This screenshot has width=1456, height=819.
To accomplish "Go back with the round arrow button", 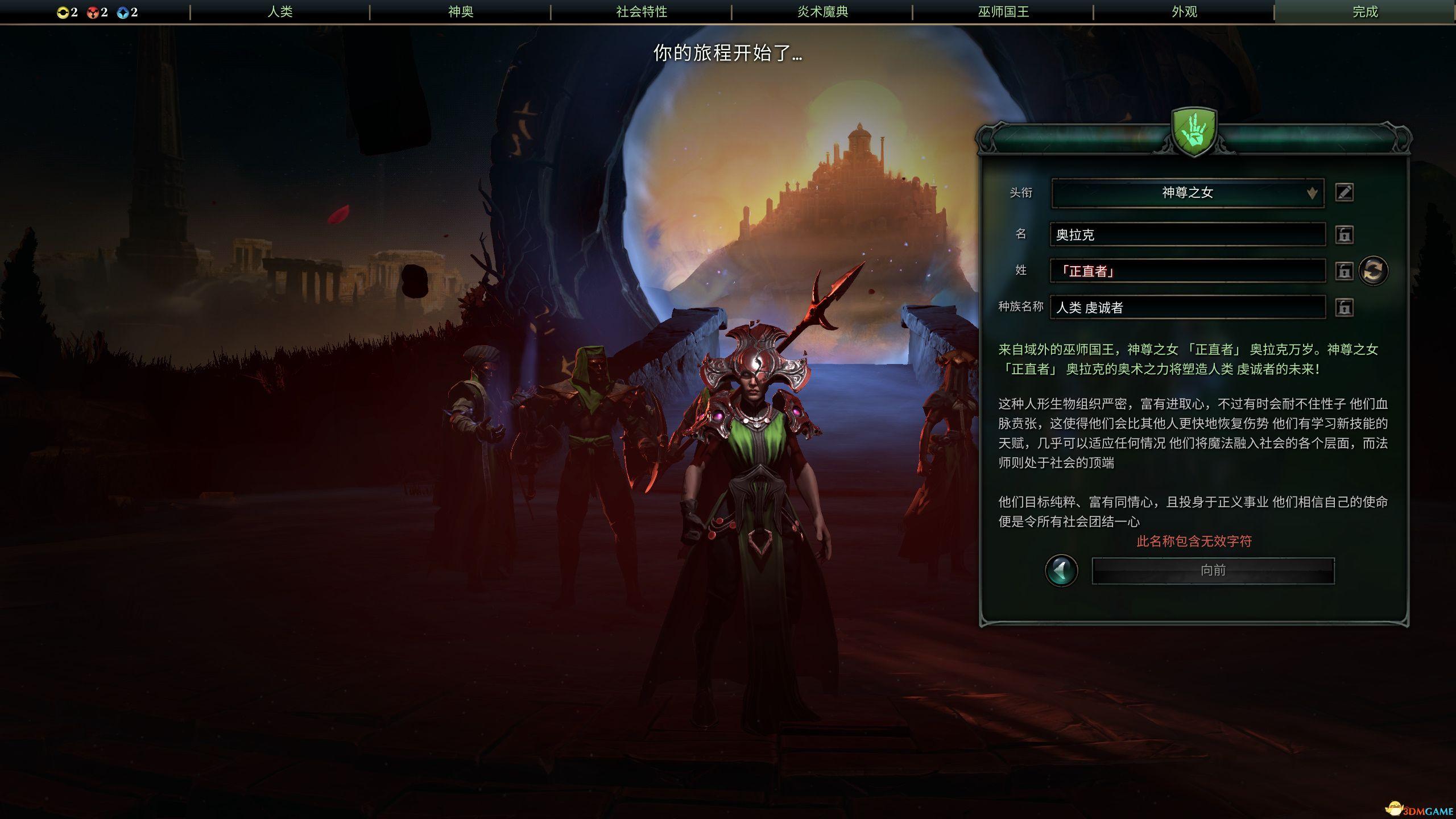I will pyautogui.click(x=1061, y=570).
